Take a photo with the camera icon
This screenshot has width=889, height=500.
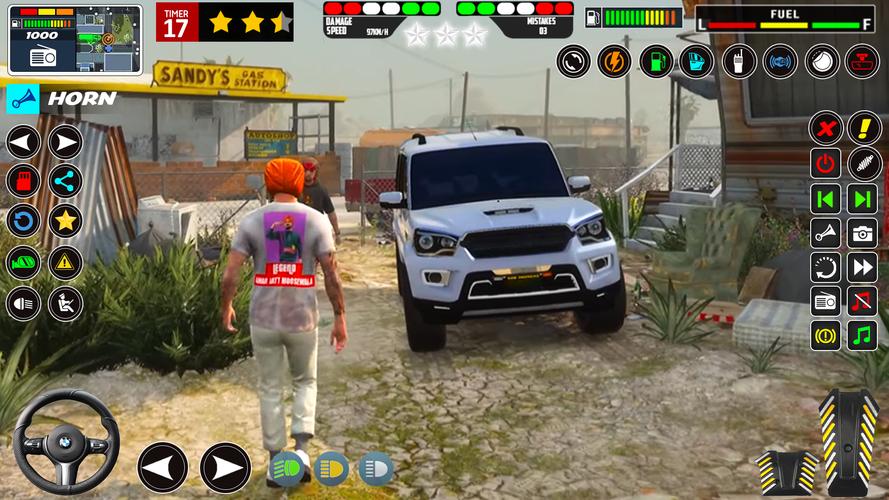(862, 232)
